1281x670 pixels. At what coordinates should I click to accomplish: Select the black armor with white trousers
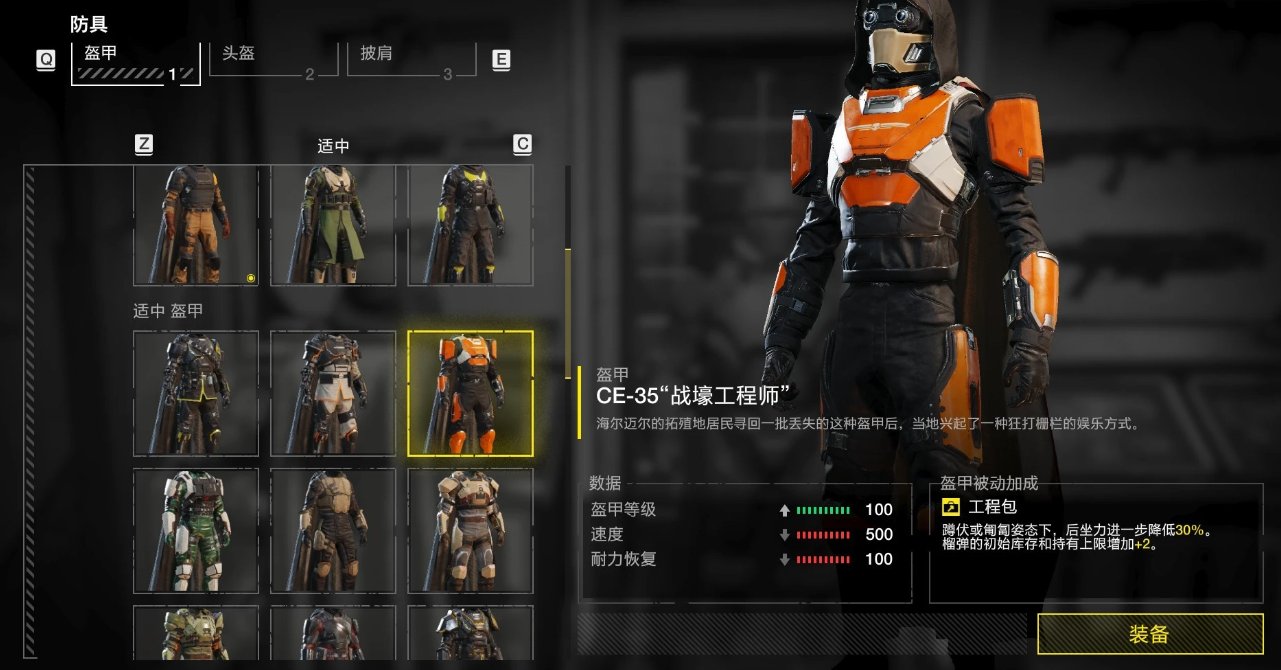[x=333, y=394]
